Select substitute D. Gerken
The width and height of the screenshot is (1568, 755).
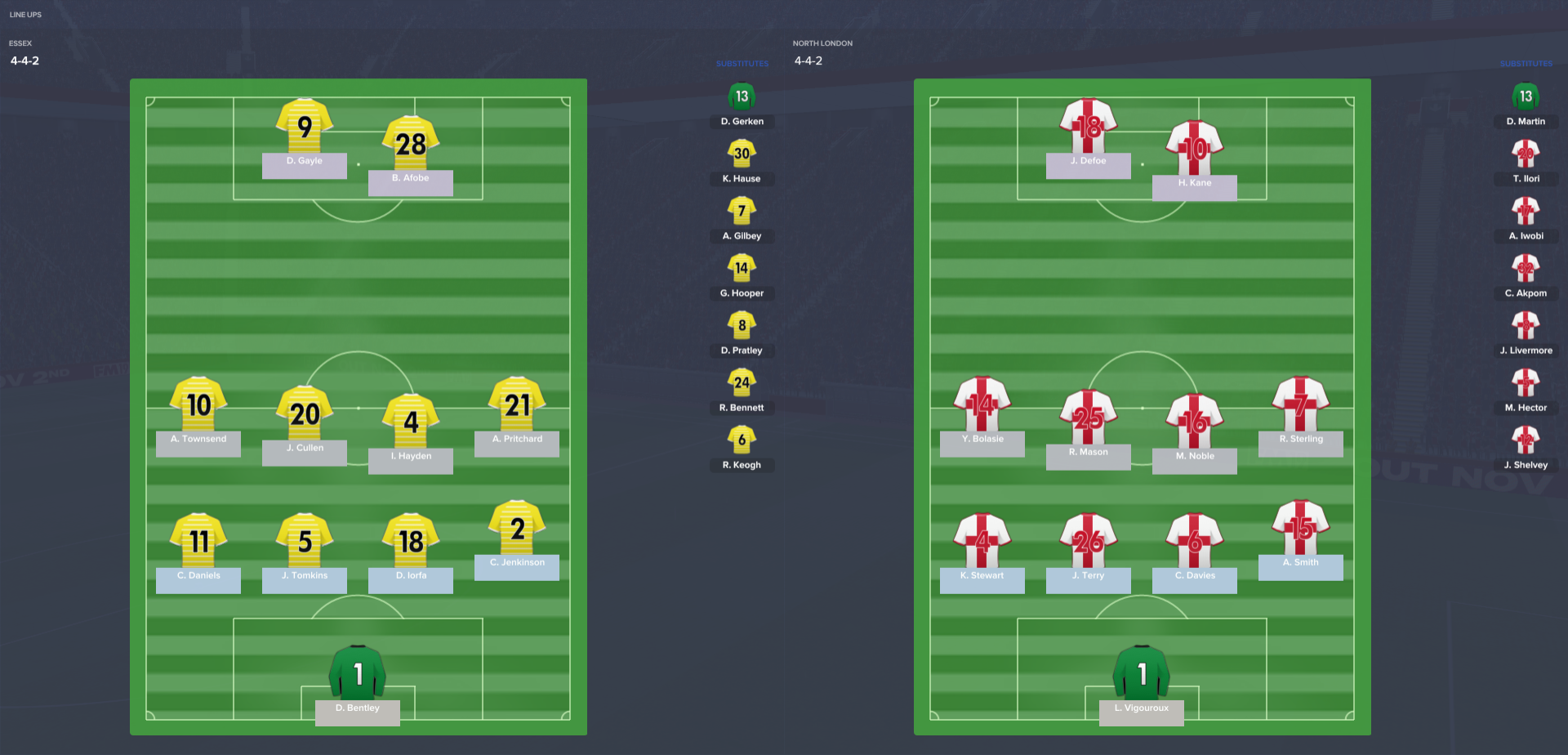(x=742, y=97)
